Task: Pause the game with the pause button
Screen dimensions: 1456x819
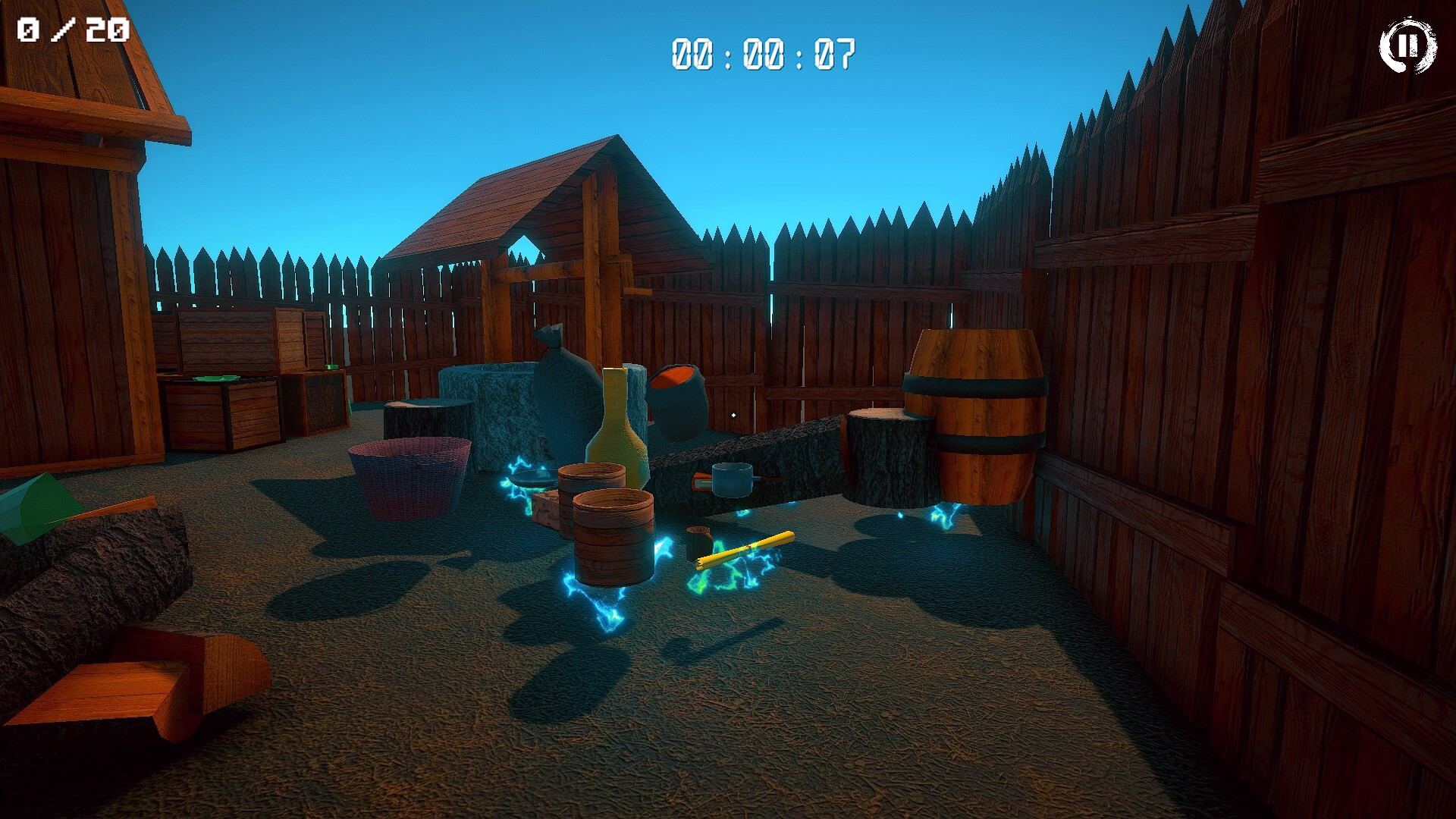Action: tap(1407, 46)
